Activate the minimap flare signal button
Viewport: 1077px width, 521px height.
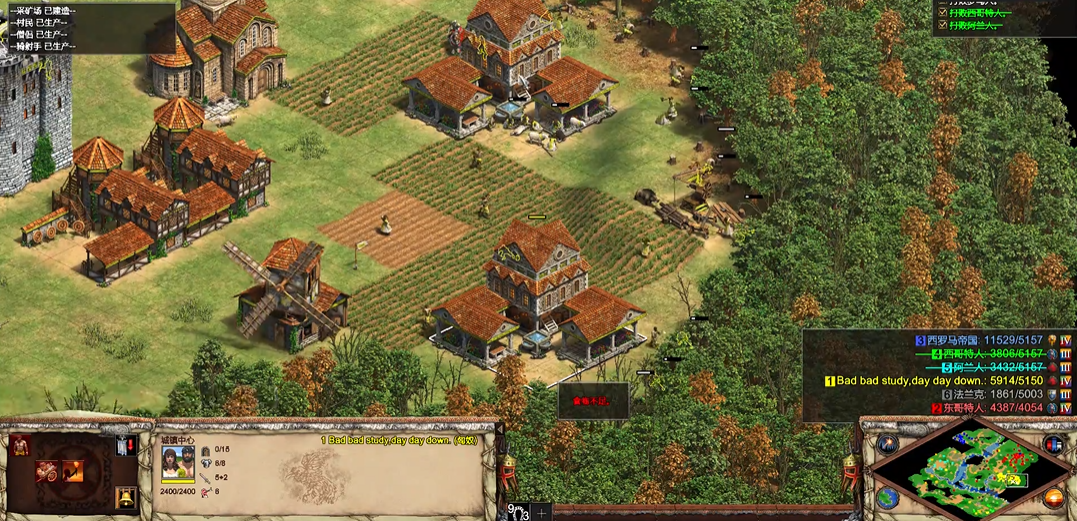tap(887, 444)
